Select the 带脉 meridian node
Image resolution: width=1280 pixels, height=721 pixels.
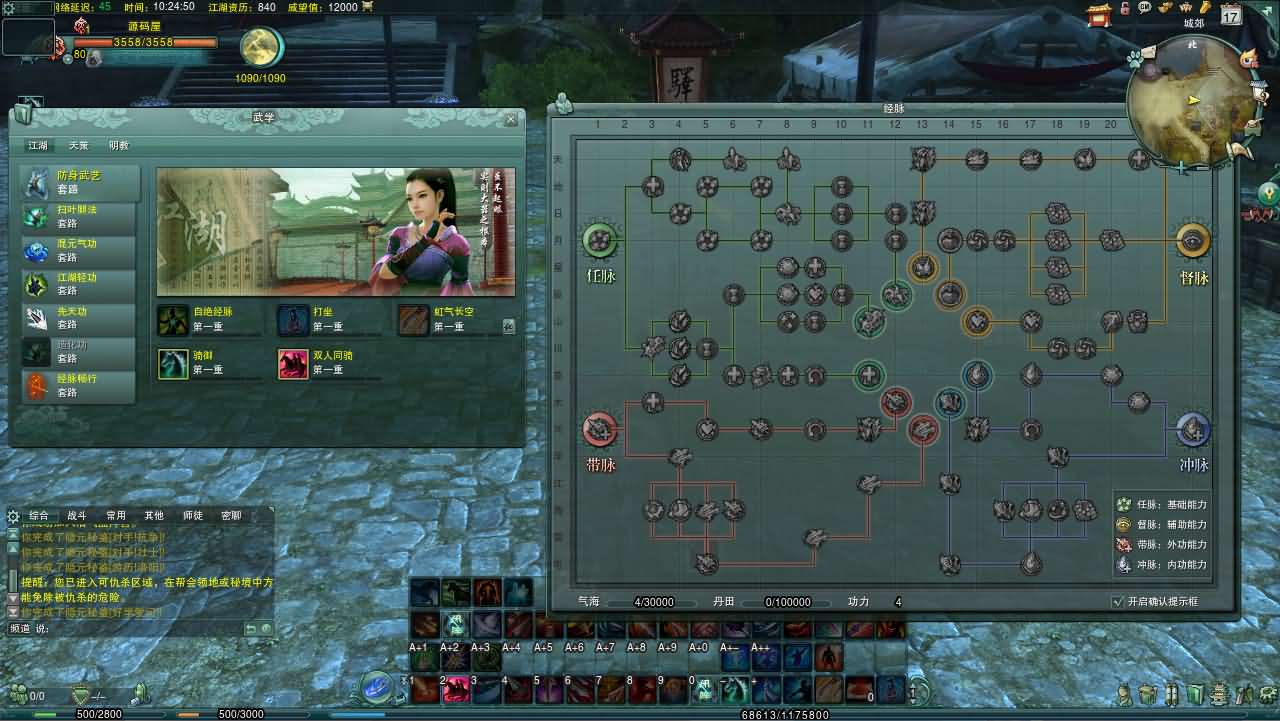coord(599,429)
